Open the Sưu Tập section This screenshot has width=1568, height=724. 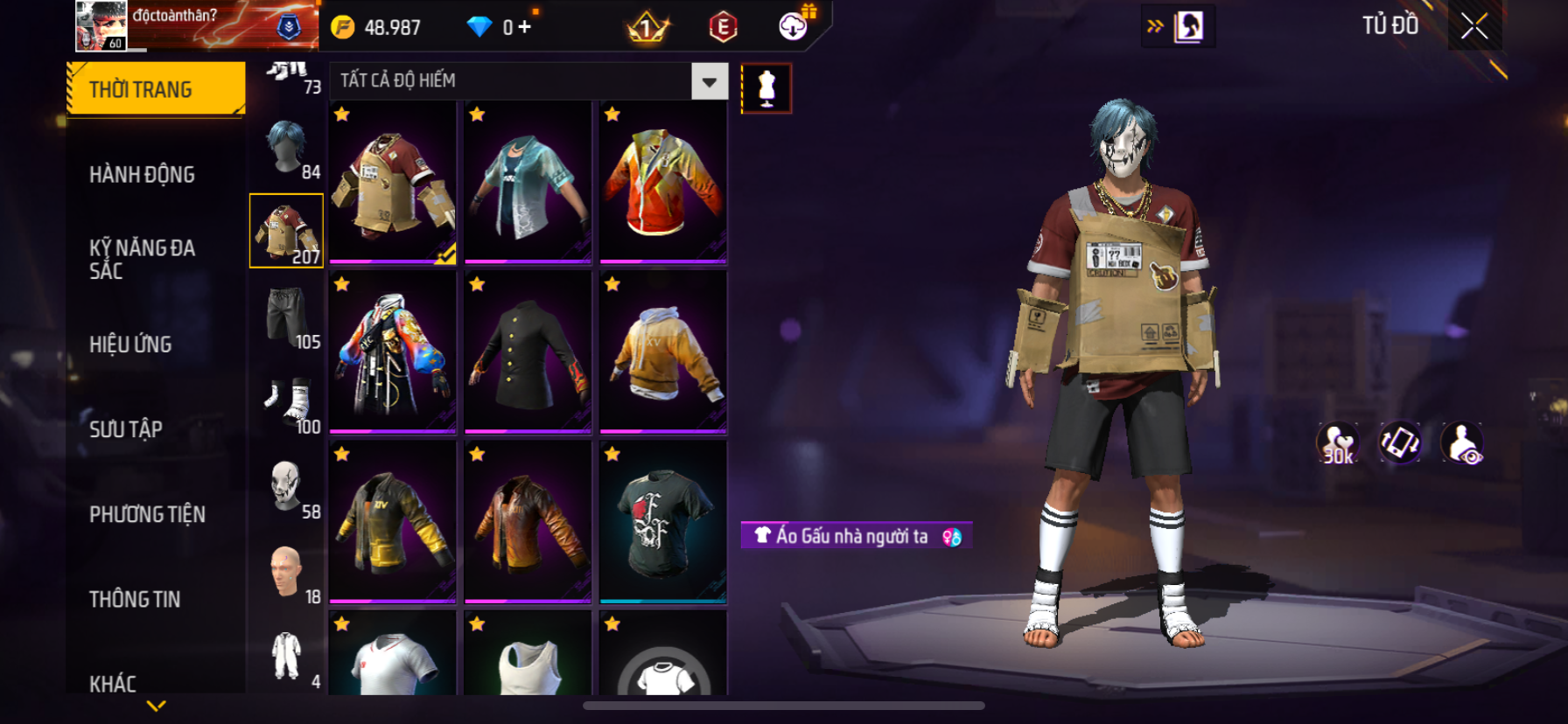tap(126, 429)
